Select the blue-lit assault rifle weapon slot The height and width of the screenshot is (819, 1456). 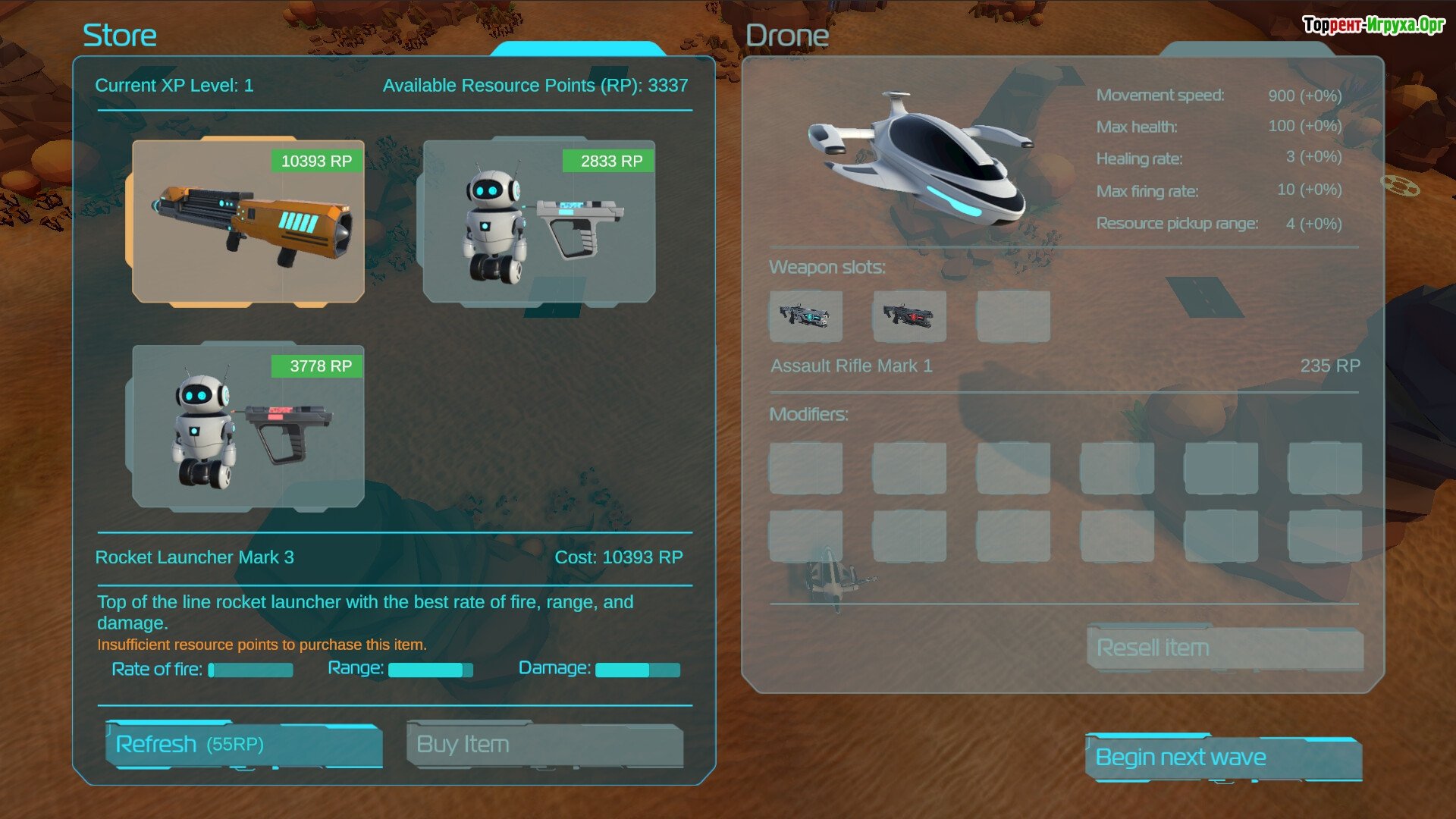pos(805,316)
